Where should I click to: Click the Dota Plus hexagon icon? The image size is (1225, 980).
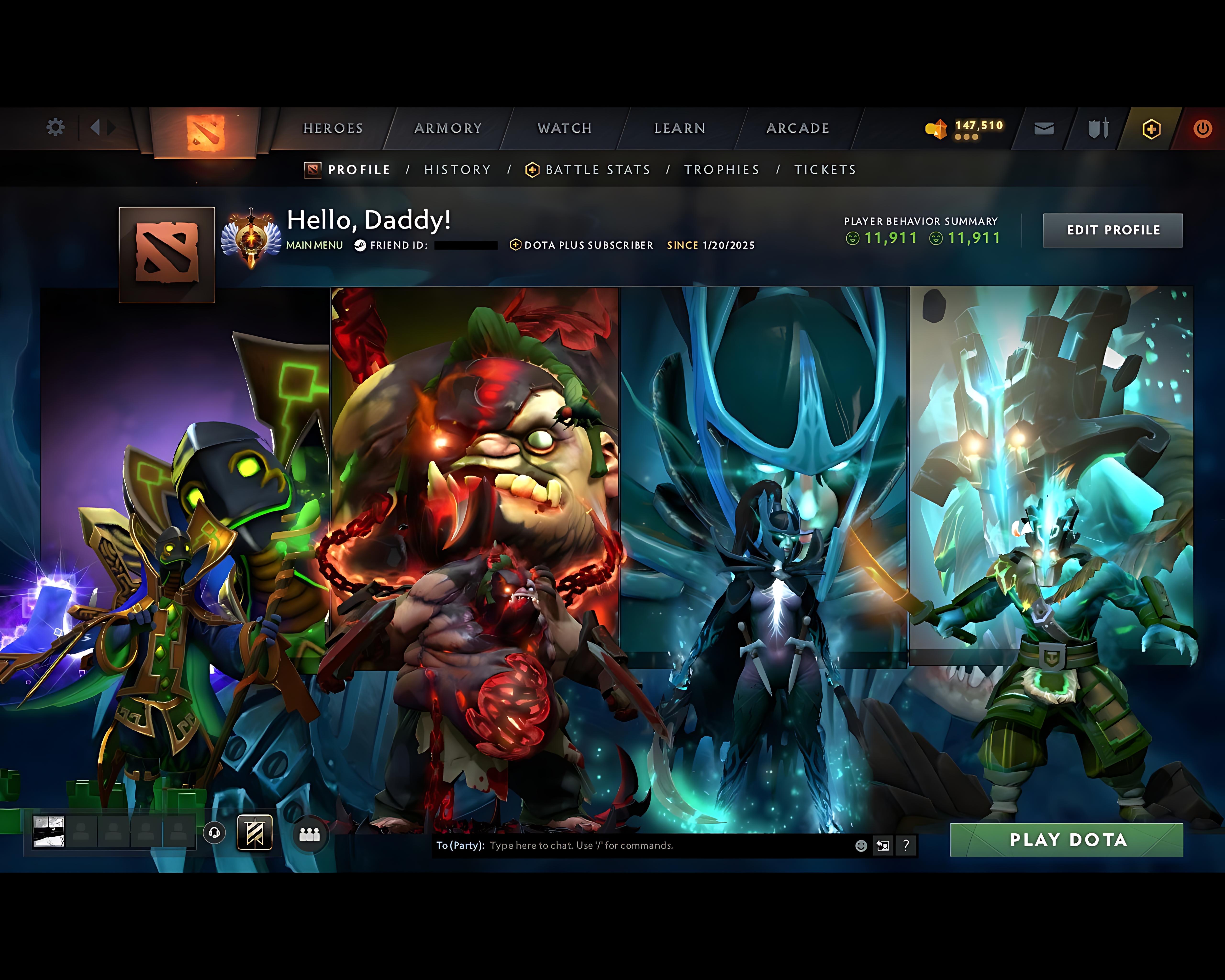pyautogui.click(x=1151, y=128)
